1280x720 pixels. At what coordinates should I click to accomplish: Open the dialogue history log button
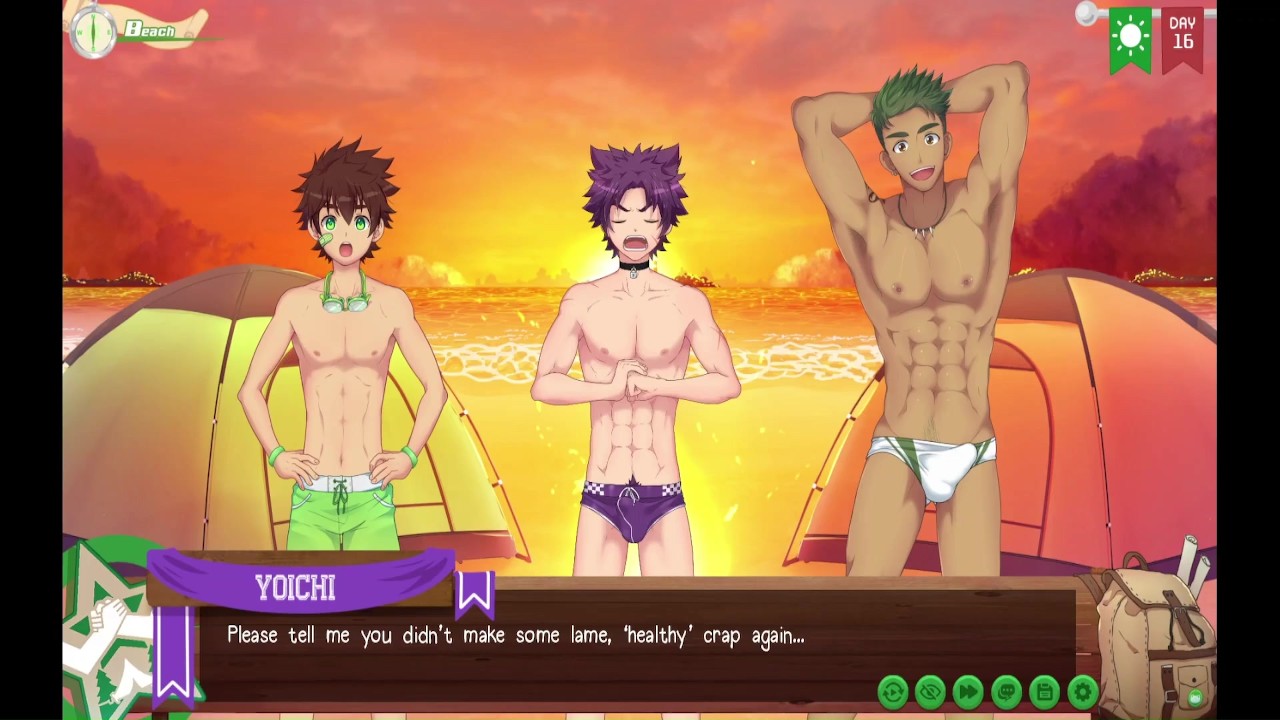click(1007, 691)
